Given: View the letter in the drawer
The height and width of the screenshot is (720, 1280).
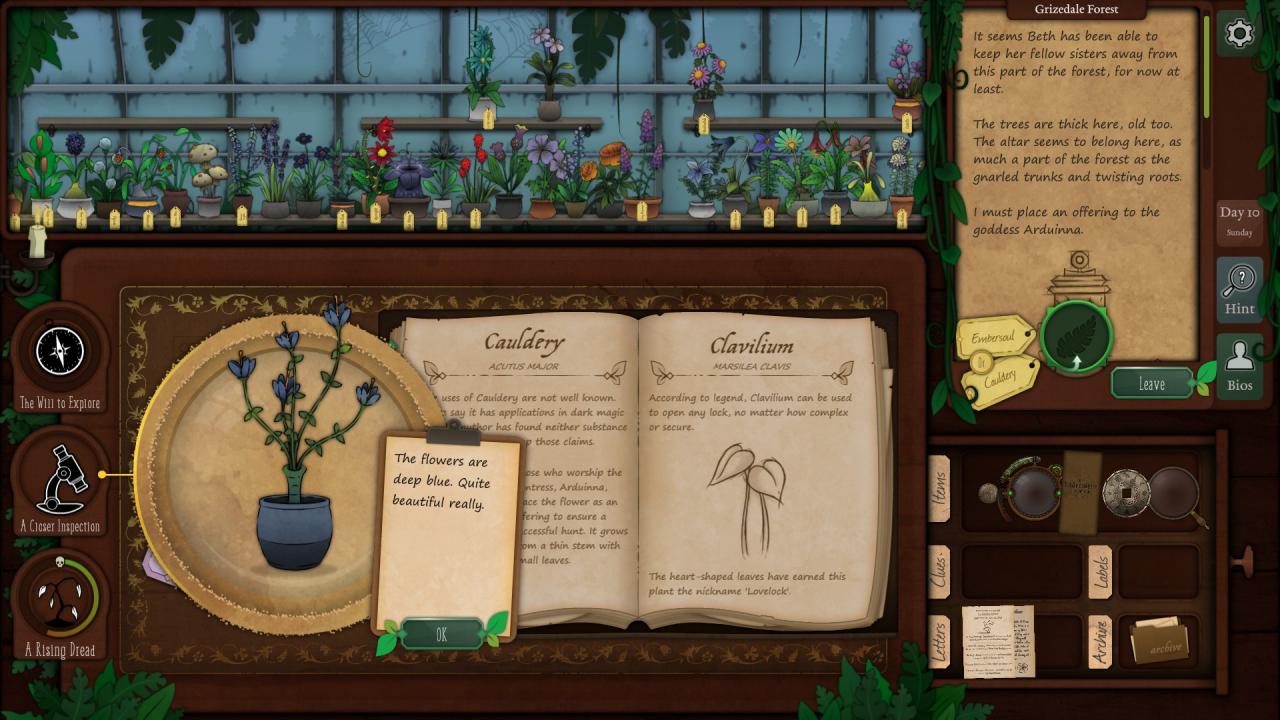Looking at the screenshot, I should 997,640.
